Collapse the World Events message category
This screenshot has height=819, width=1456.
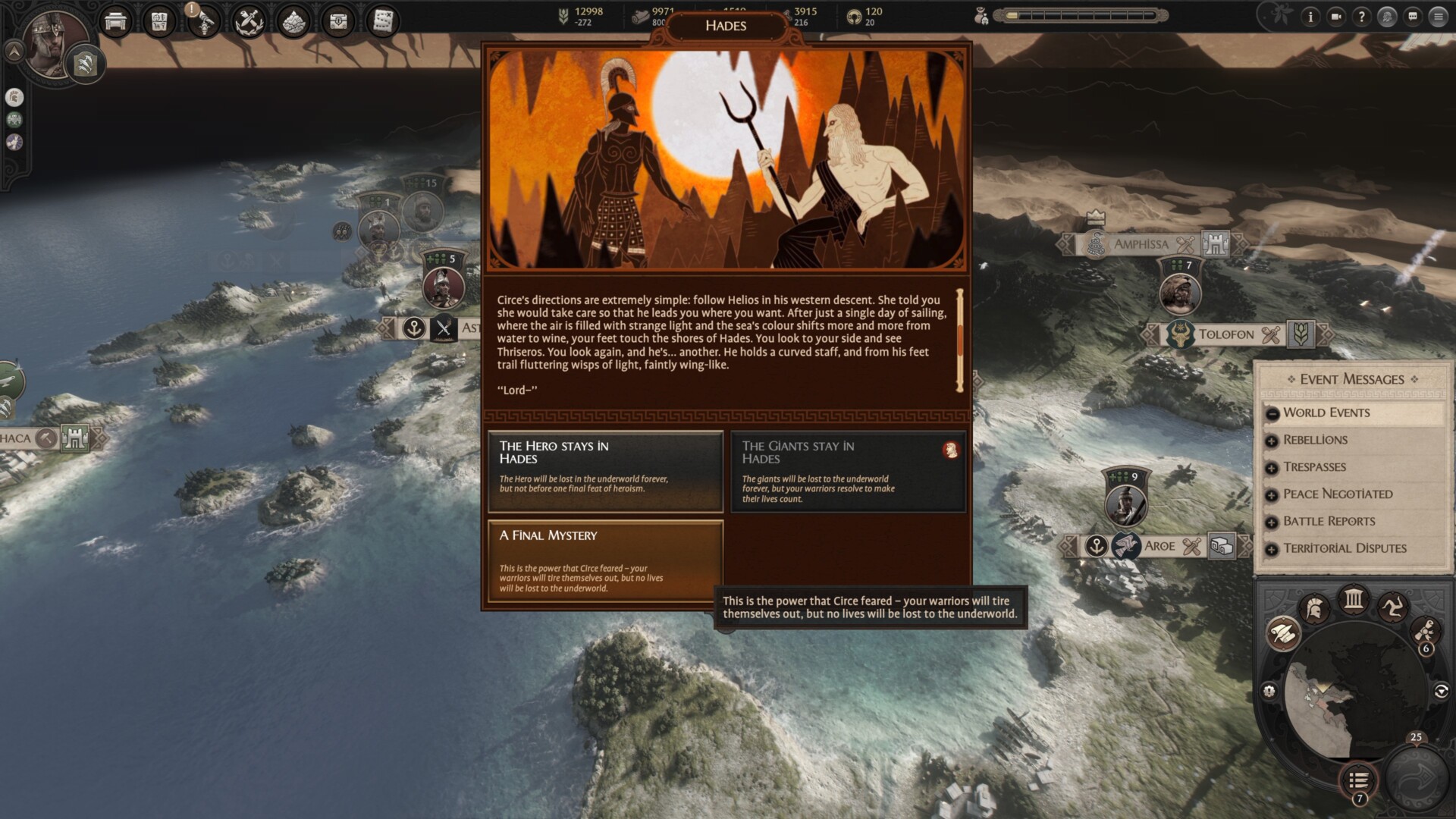(1272, 413)
